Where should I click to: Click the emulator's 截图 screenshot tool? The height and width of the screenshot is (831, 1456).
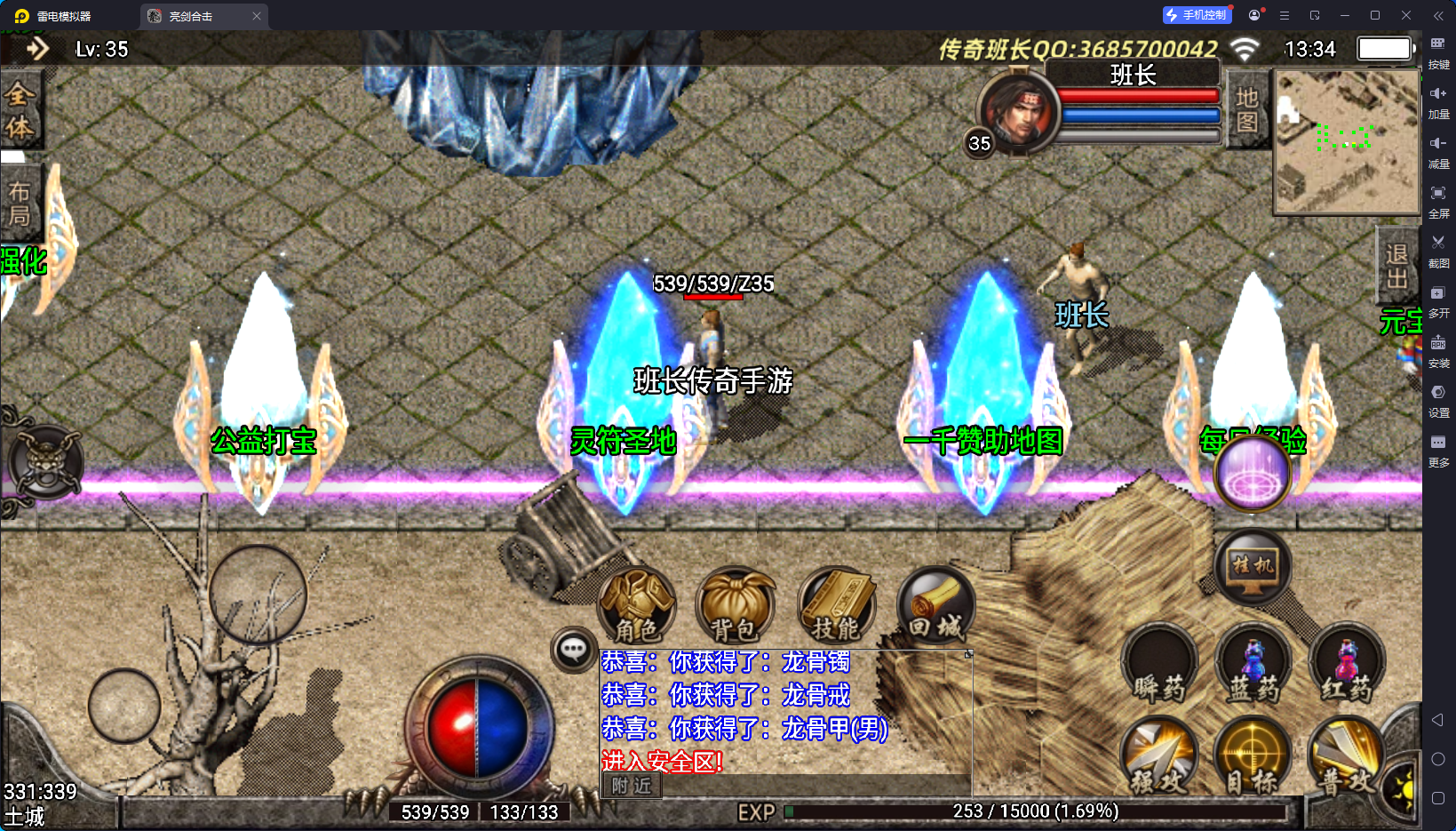coord(1438,250)
